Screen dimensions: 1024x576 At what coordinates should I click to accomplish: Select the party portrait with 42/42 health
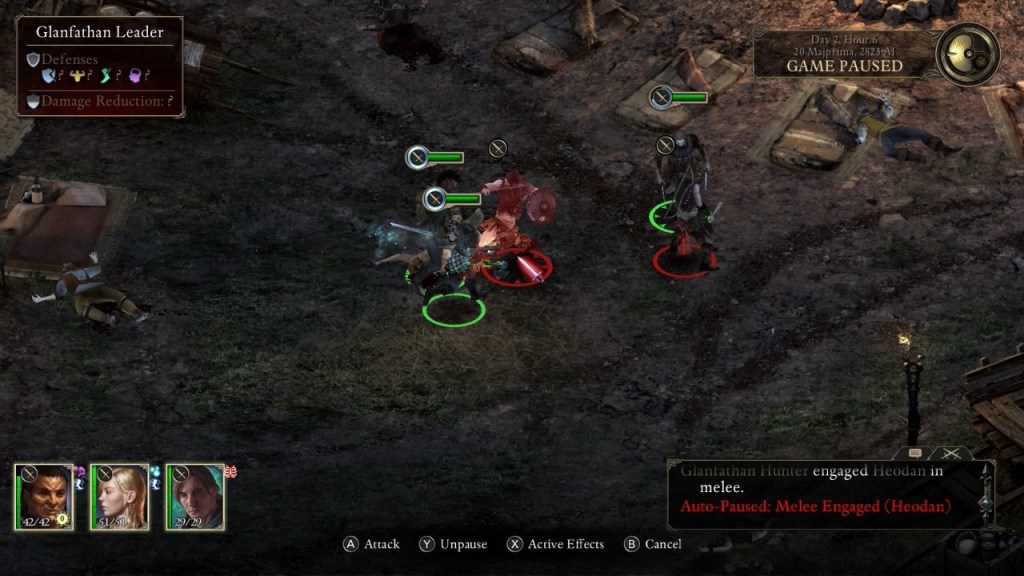pyautogui.click(x=43, y=496)
